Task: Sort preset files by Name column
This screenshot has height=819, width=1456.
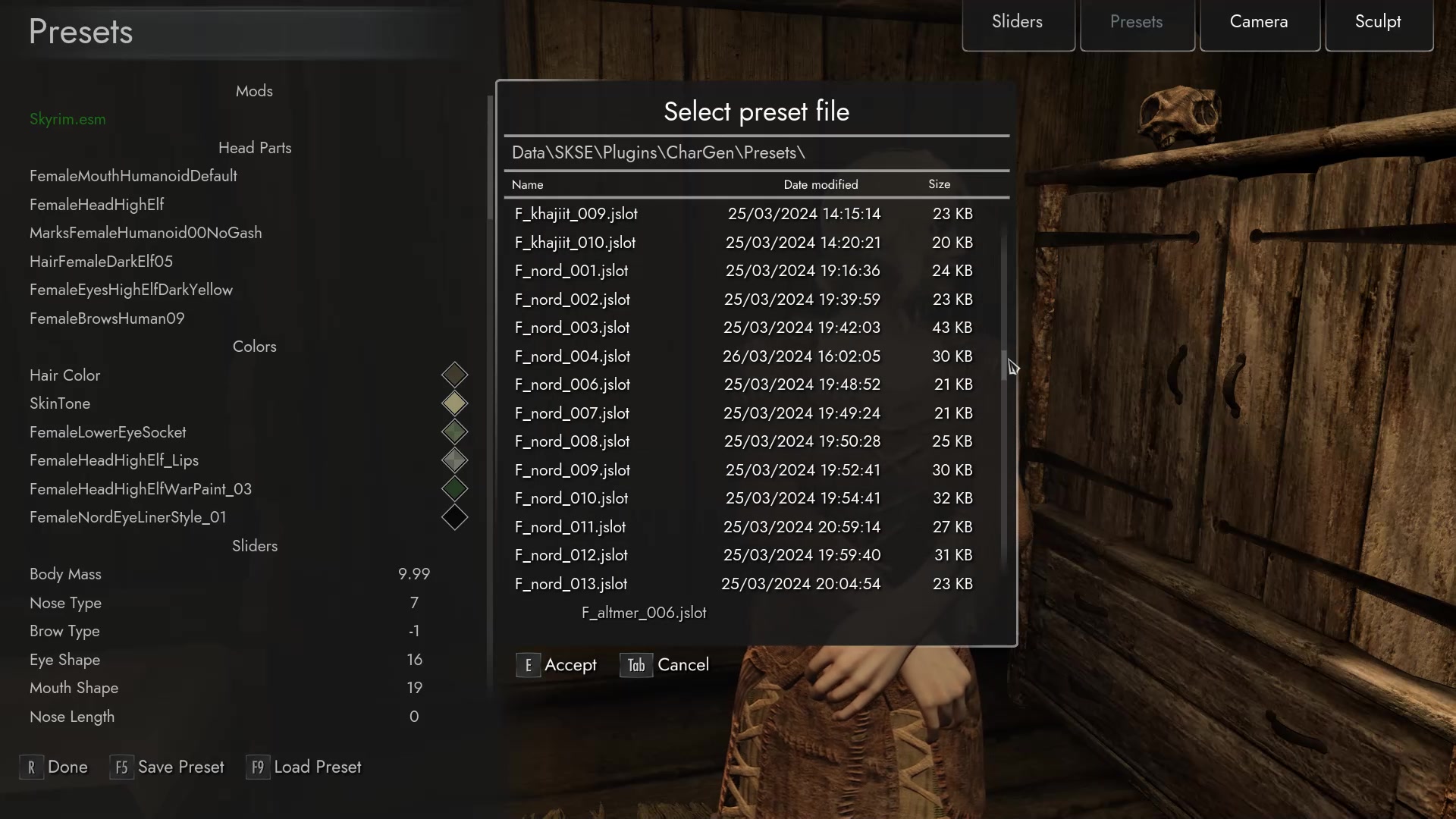Action: [x=527, y=184]
